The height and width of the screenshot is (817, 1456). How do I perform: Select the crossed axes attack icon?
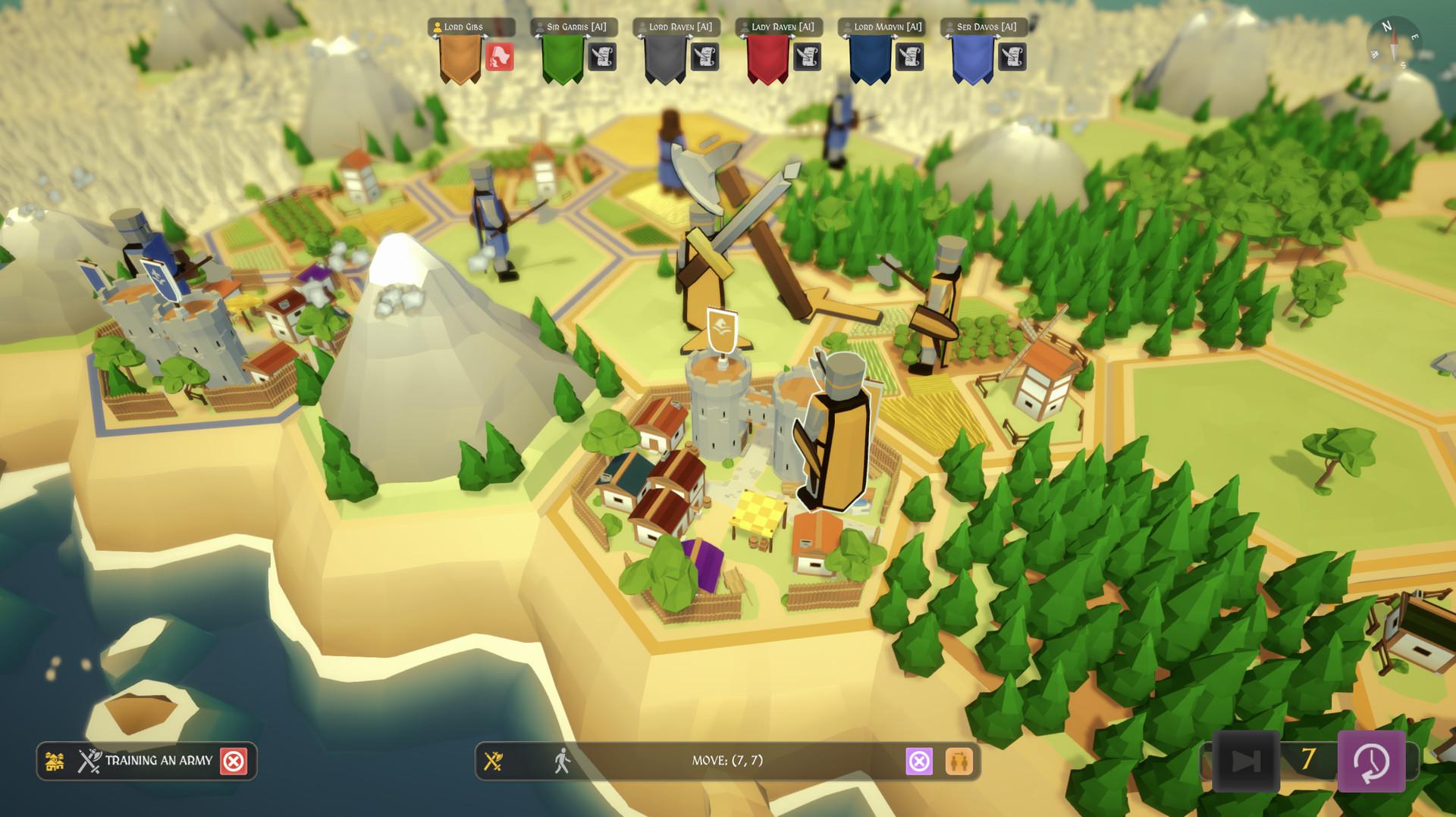[x=494, y=761]
